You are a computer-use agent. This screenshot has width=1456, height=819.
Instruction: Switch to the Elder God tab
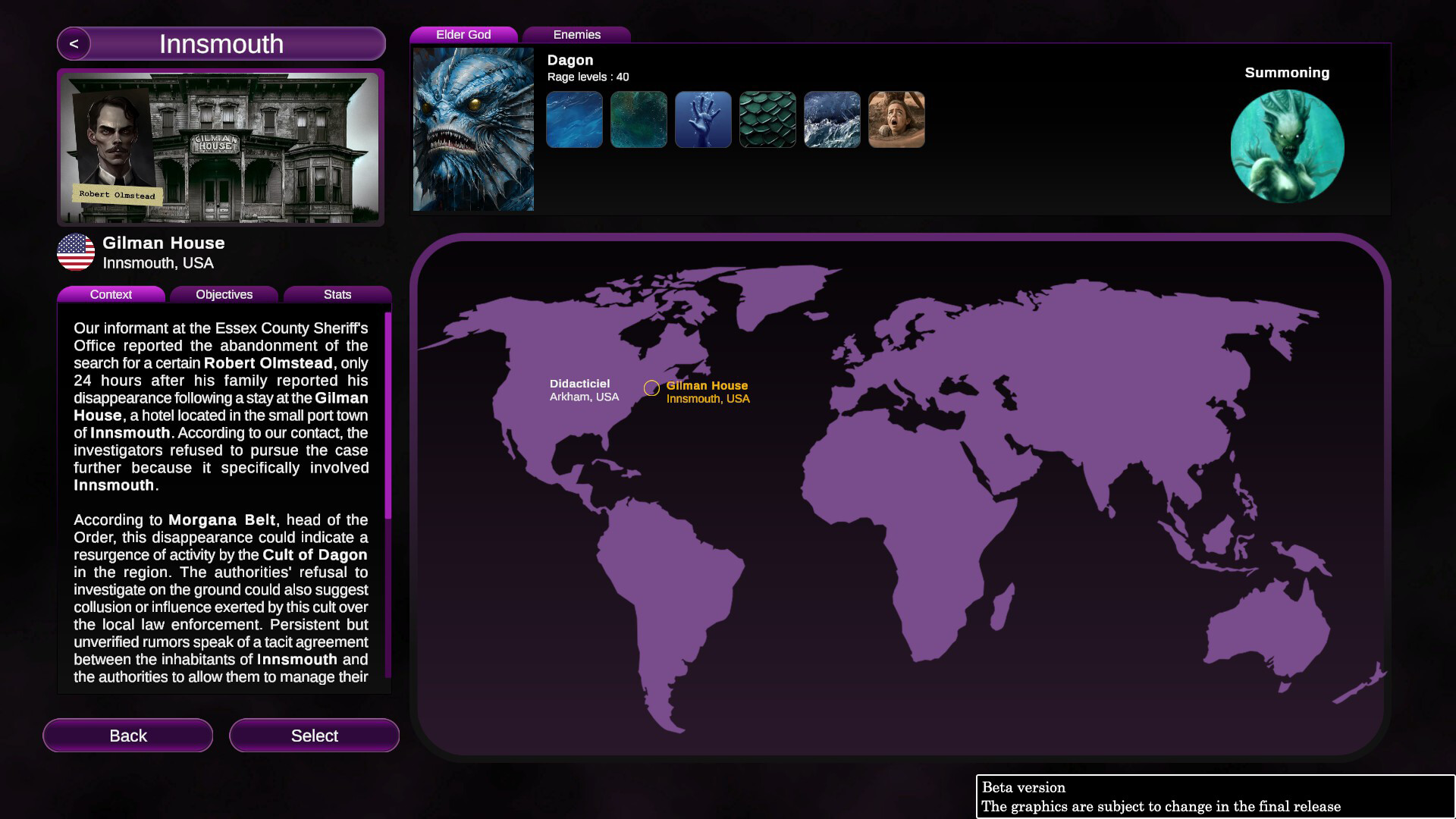click(463, 34)
